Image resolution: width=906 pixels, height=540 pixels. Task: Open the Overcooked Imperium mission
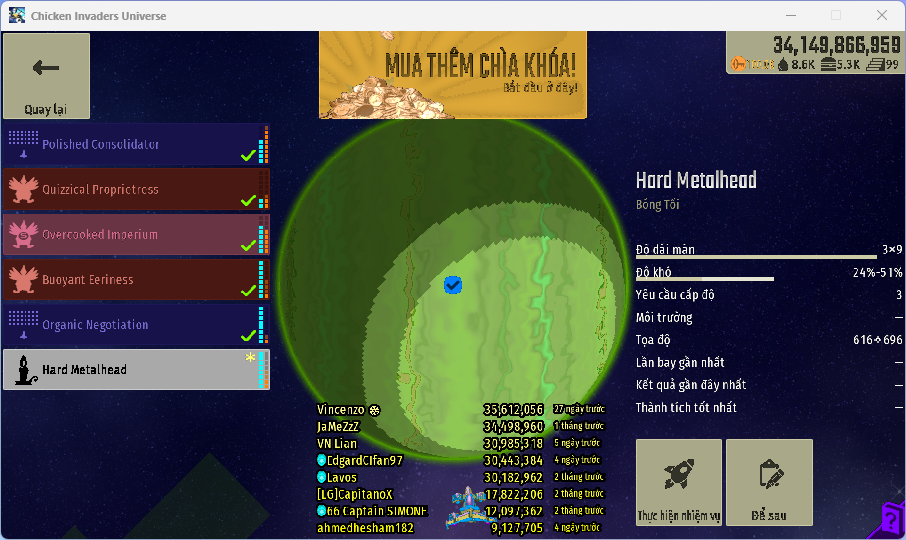[136, 234]
